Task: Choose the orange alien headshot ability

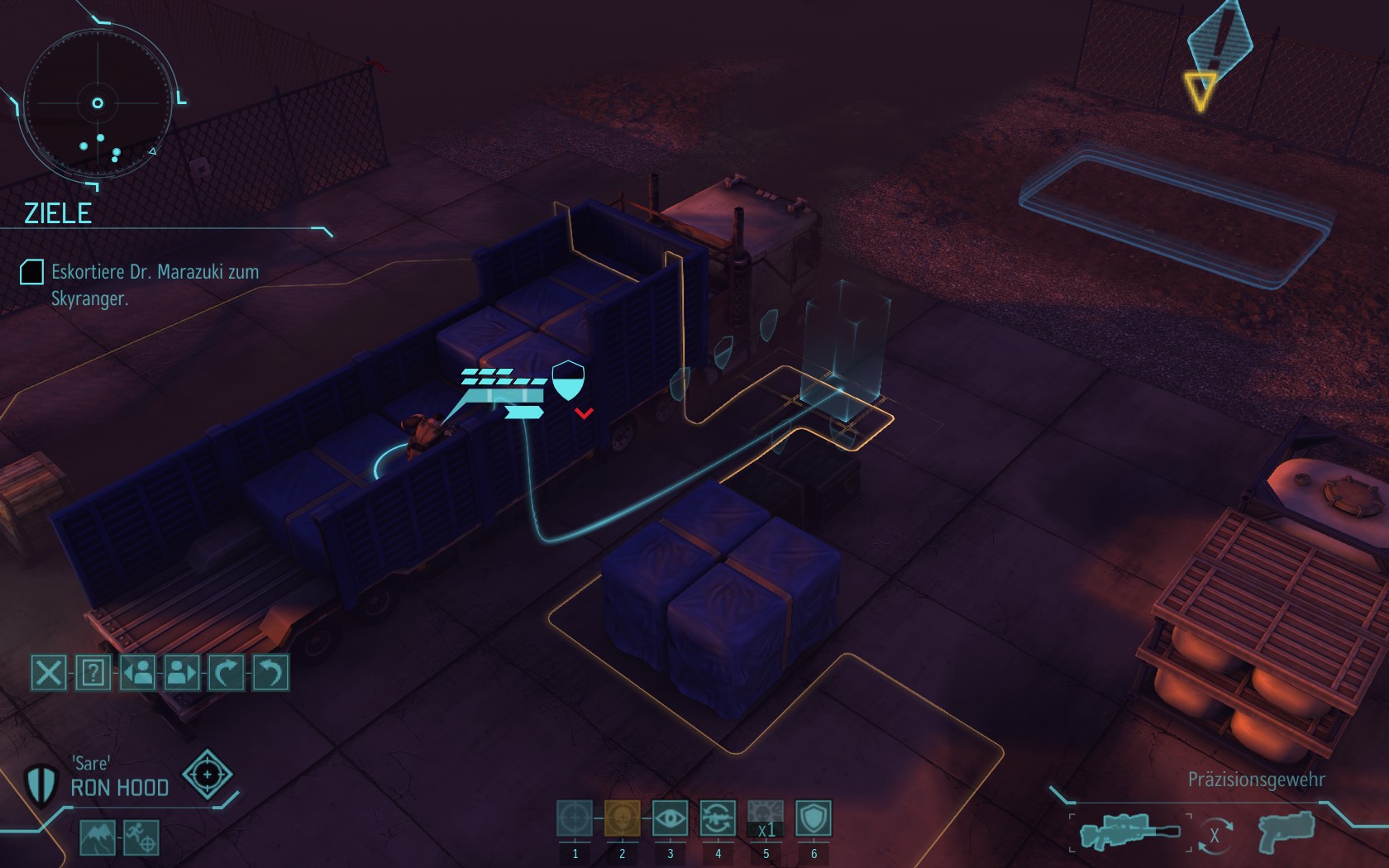Action: 623,818
